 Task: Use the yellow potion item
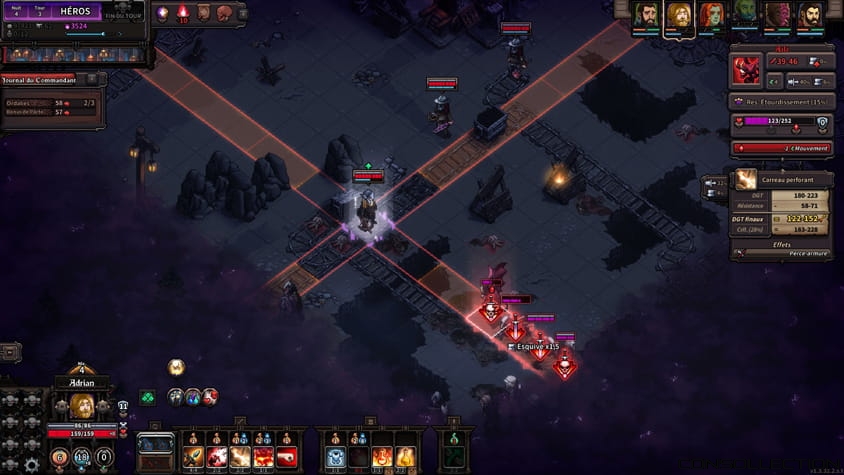tap(406, 458)
